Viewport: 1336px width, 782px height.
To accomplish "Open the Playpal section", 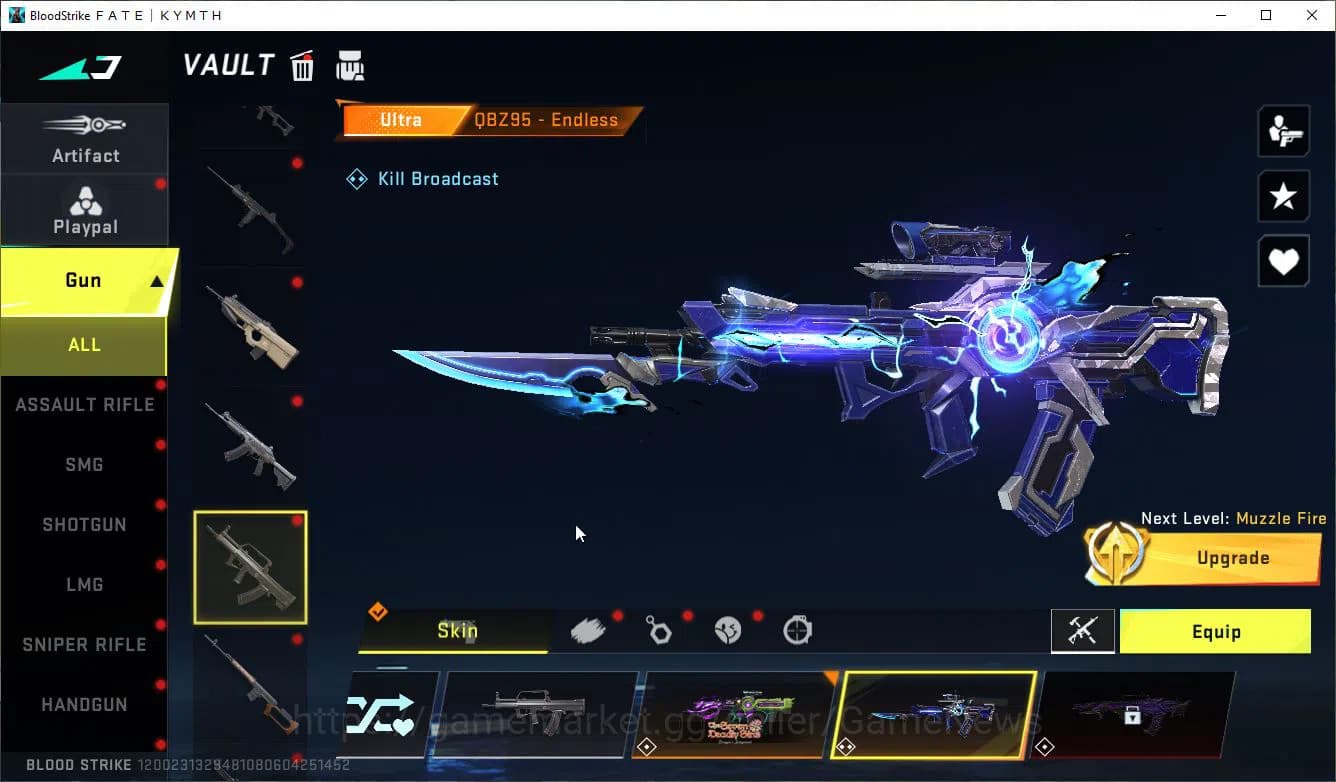I will click(x=85, y=210).
